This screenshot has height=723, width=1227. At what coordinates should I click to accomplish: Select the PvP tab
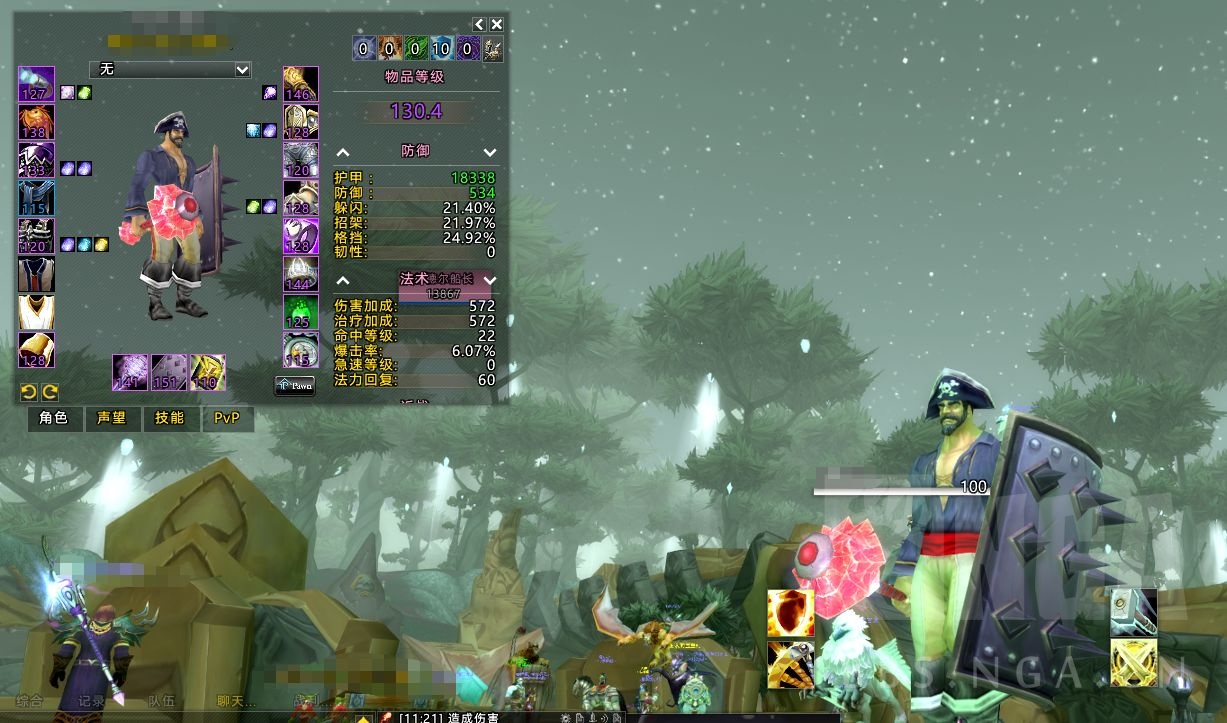click(x=227, y=418)
